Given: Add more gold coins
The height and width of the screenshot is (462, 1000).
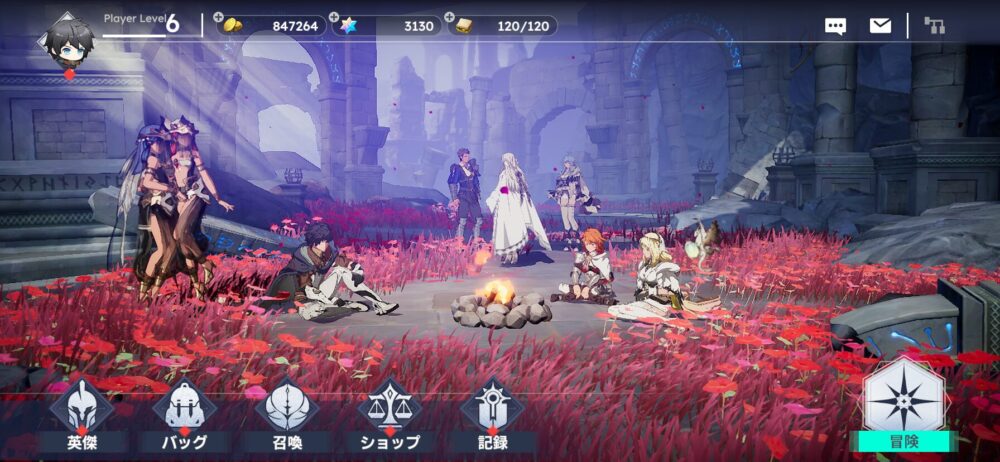Looking at the screenshot, I should tap(219, 18).
